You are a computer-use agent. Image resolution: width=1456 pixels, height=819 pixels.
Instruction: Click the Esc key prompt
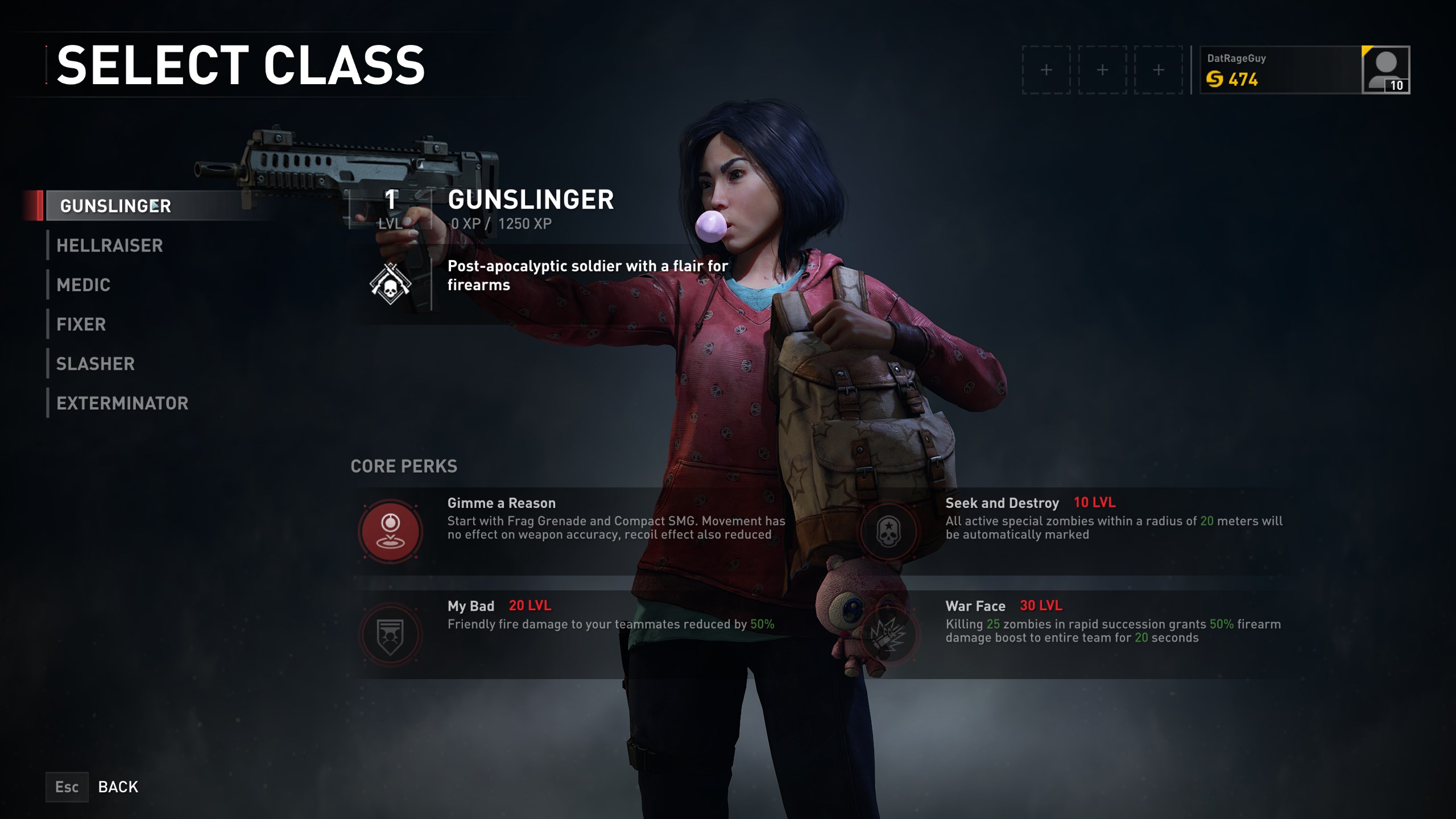pos(67,787)
